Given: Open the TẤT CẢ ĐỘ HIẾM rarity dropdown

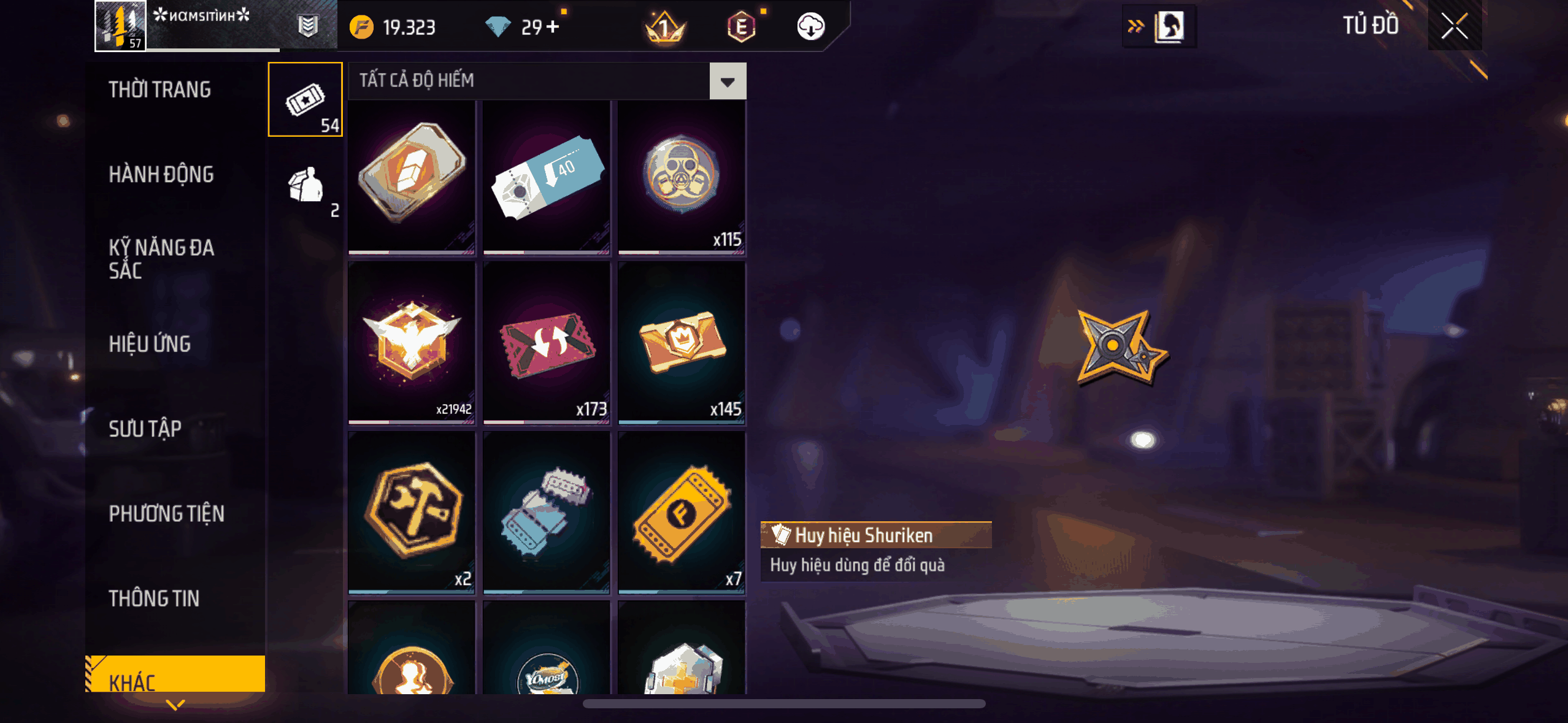Looking at the screenshot, I should click(728, 81).
